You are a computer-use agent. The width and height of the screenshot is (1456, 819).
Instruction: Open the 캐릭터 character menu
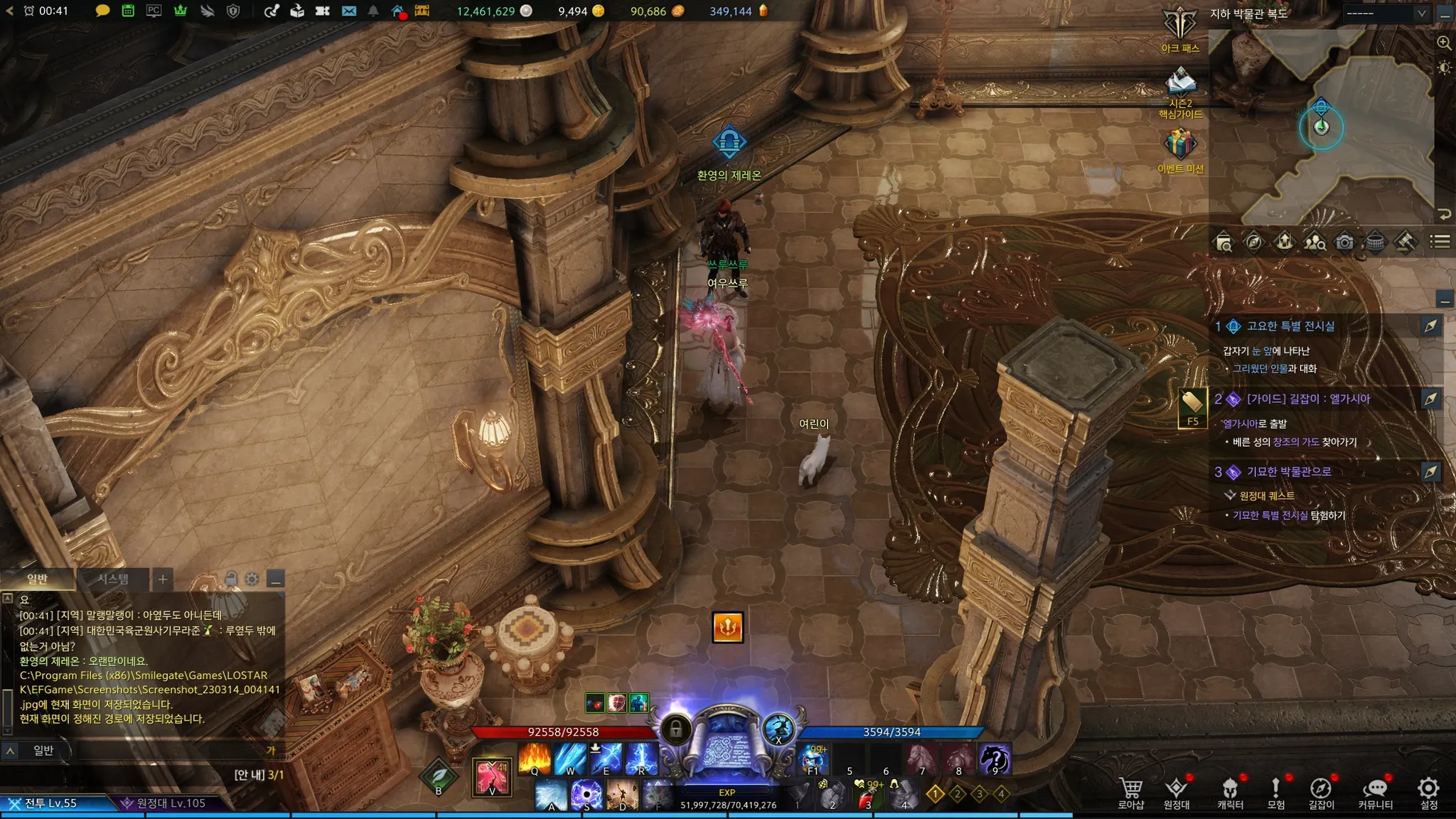(1230, 792)
